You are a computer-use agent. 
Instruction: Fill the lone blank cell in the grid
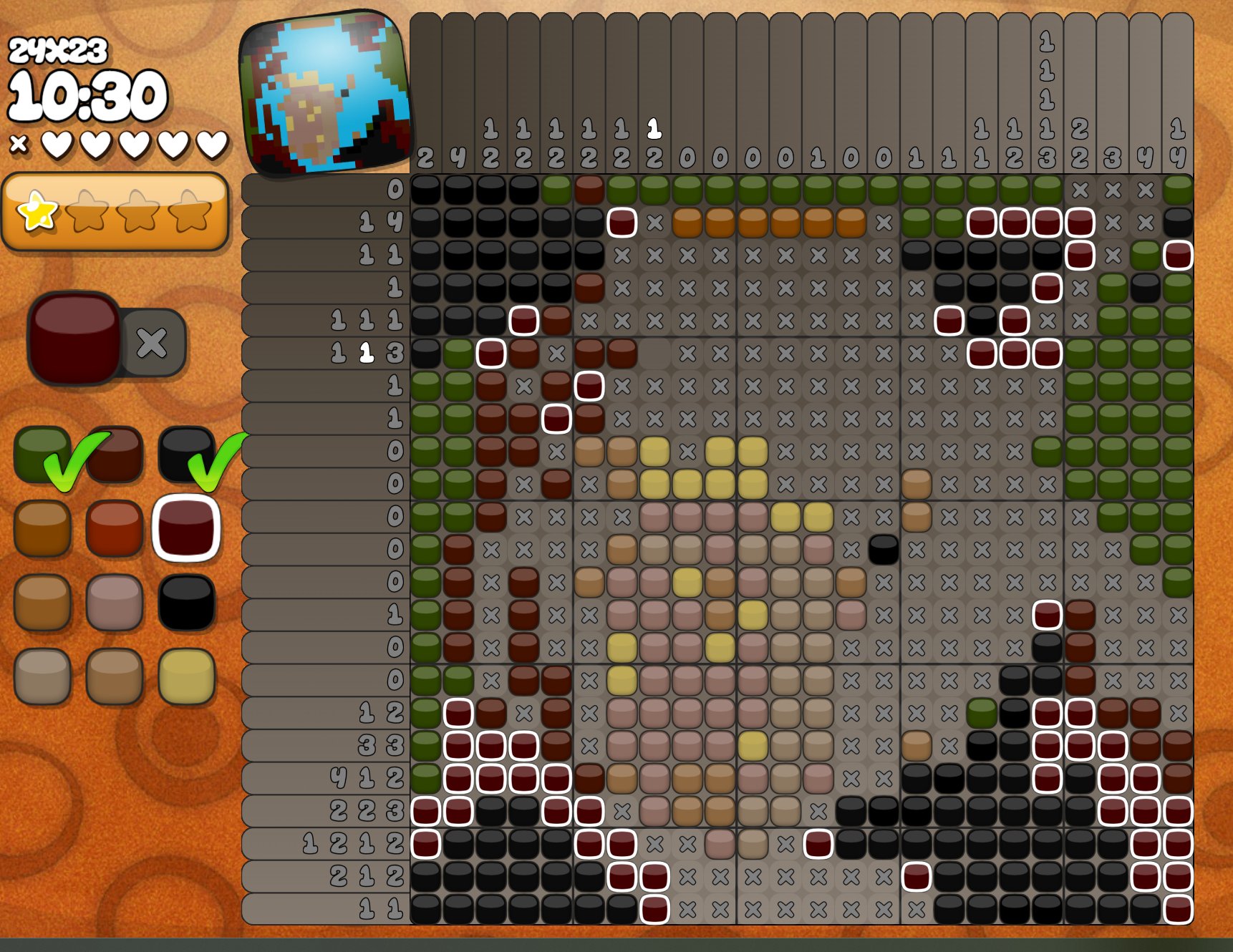(654, 353)
